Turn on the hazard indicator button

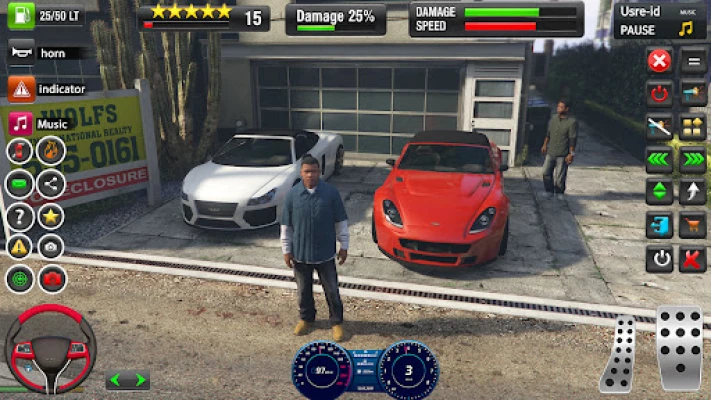pyautogui.click(x=21, y=89)
